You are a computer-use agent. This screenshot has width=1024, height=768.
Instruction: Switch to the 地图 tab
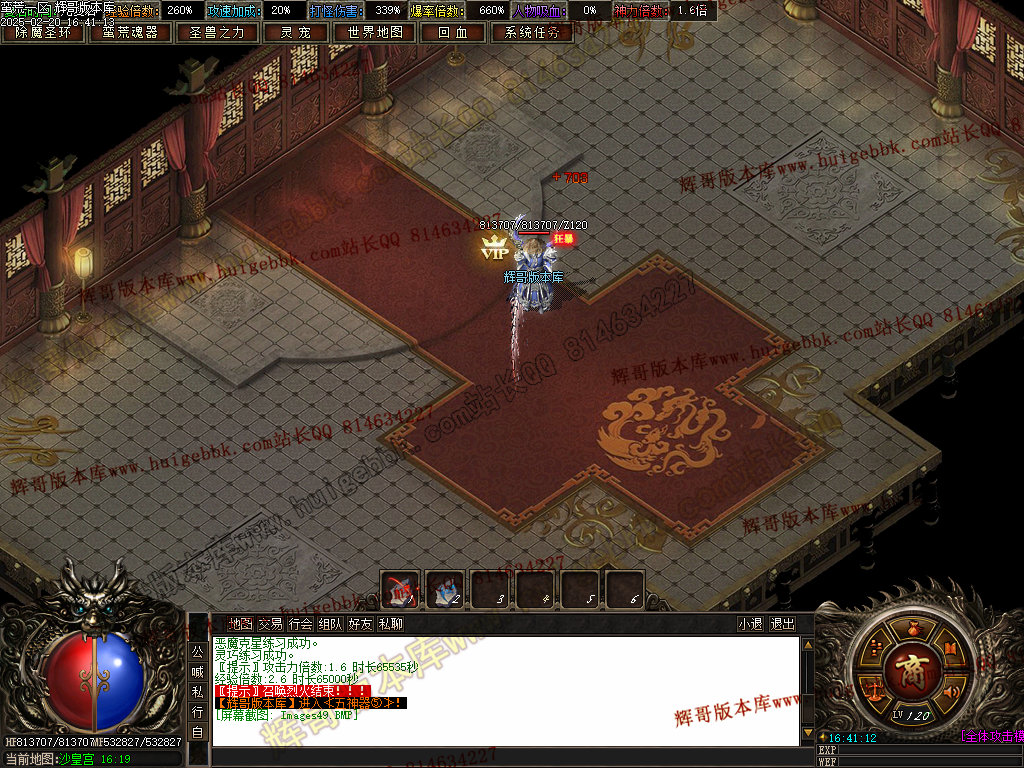click(240, 624)
